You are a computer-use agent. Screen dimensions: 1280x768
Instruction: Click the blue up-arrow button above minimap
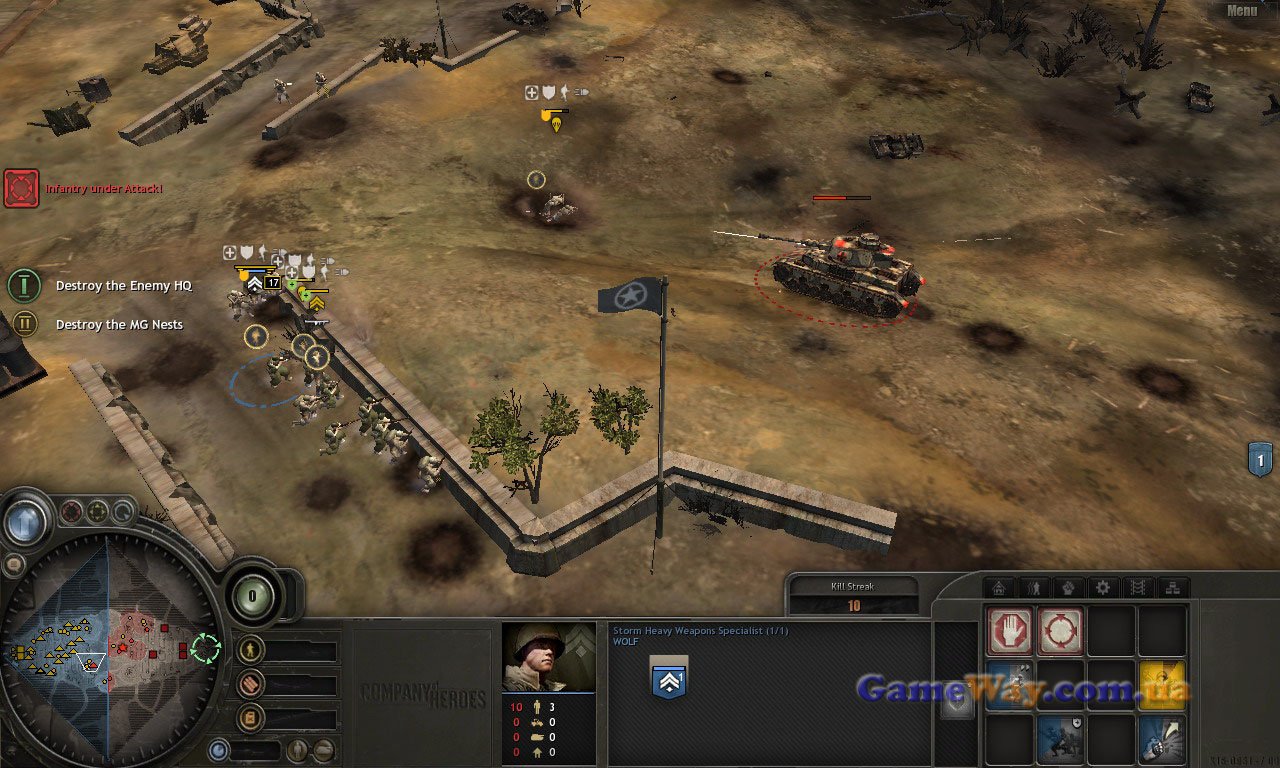(x=25, y=520)
